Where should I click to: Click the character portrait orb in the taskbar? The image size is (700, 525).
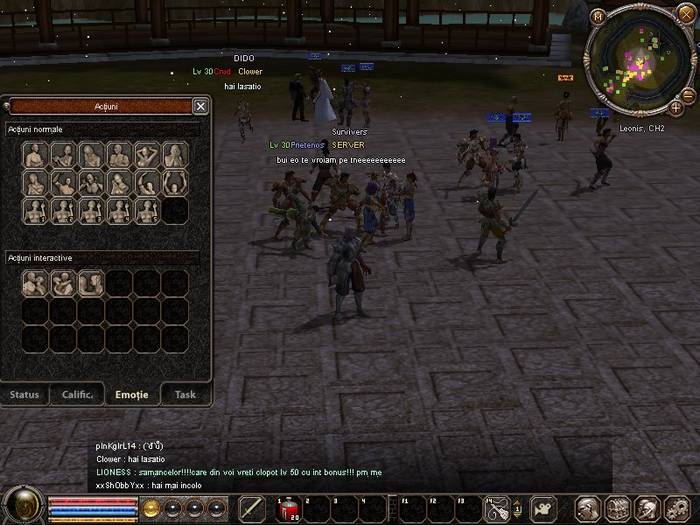[x=22, y=506]
